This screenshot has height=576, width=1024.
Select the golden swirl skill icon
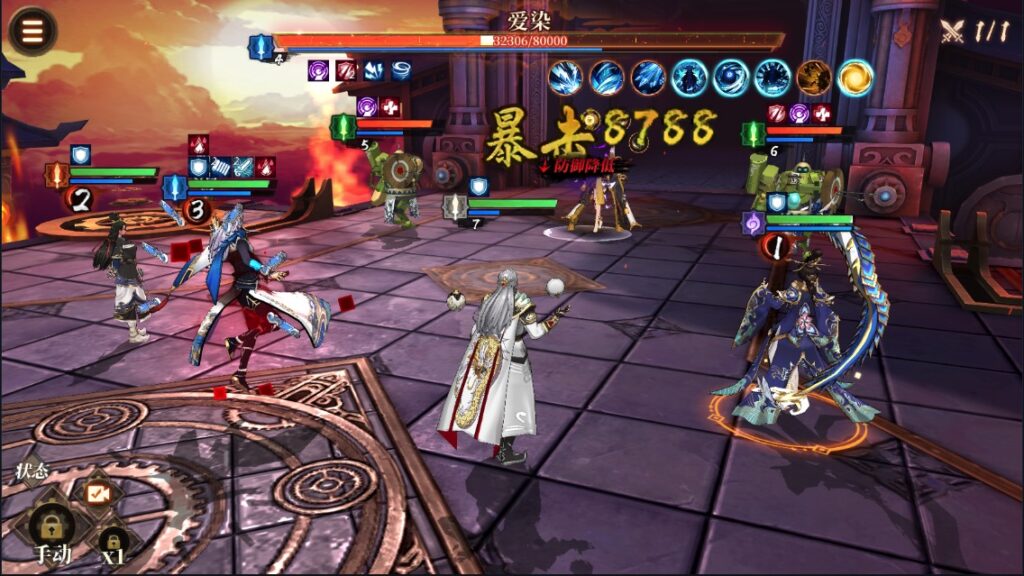(x=855, y=78)
